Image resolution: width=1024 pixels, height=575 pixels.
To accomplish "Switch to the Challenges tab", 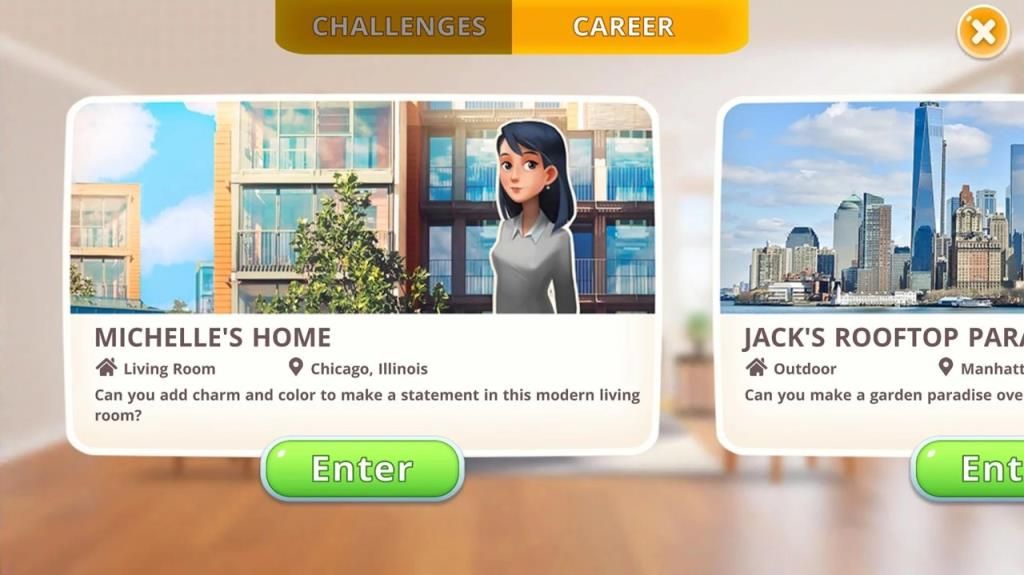I will (398, 27).
